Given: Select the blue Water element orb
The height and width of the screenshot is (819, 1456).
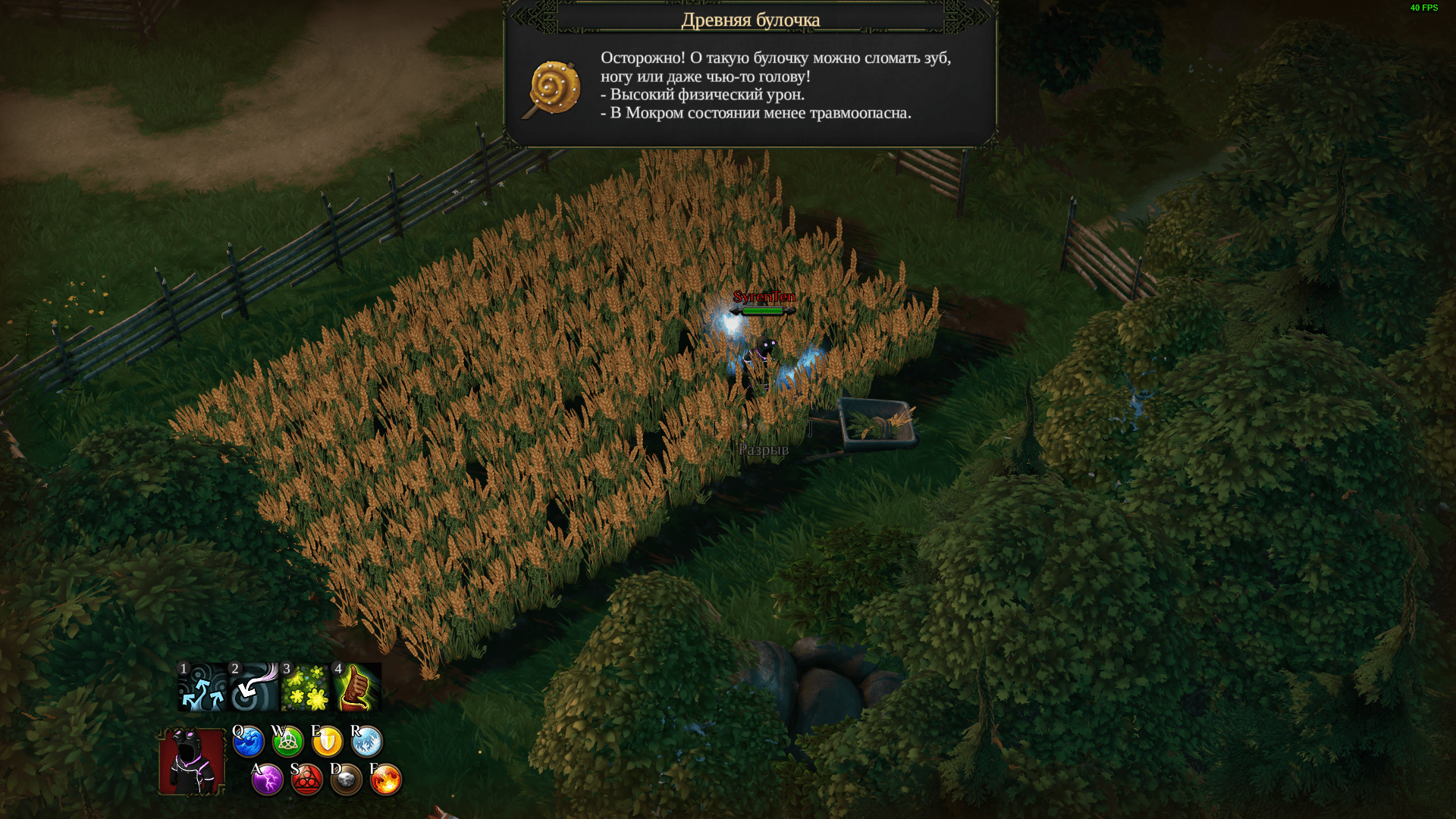Looking at the screenshot, I should point(248,742).
